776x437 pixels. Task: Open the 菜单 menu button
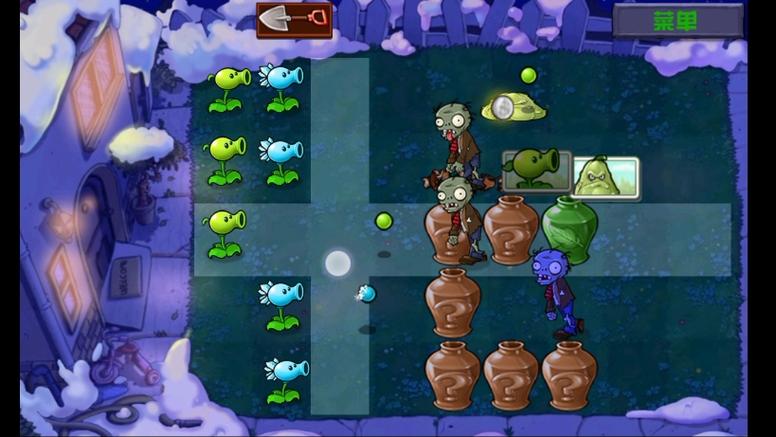click(677, 21)
